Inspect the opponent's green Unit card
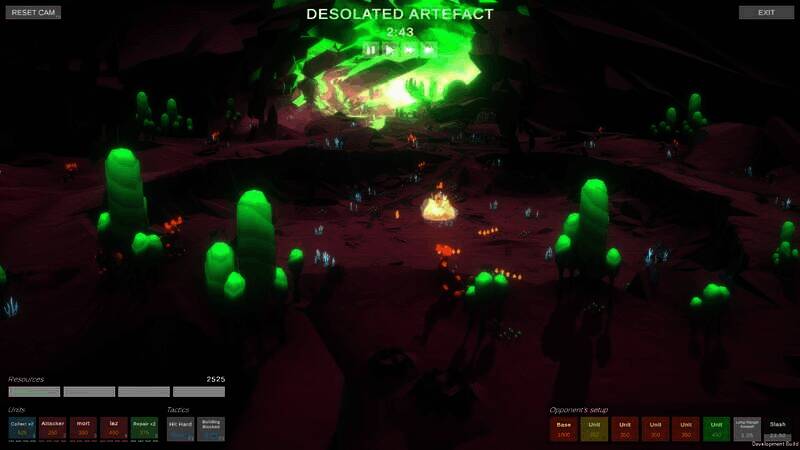Image resolution: width=800 pixels, height=450 pixels. tap(717, 429)
